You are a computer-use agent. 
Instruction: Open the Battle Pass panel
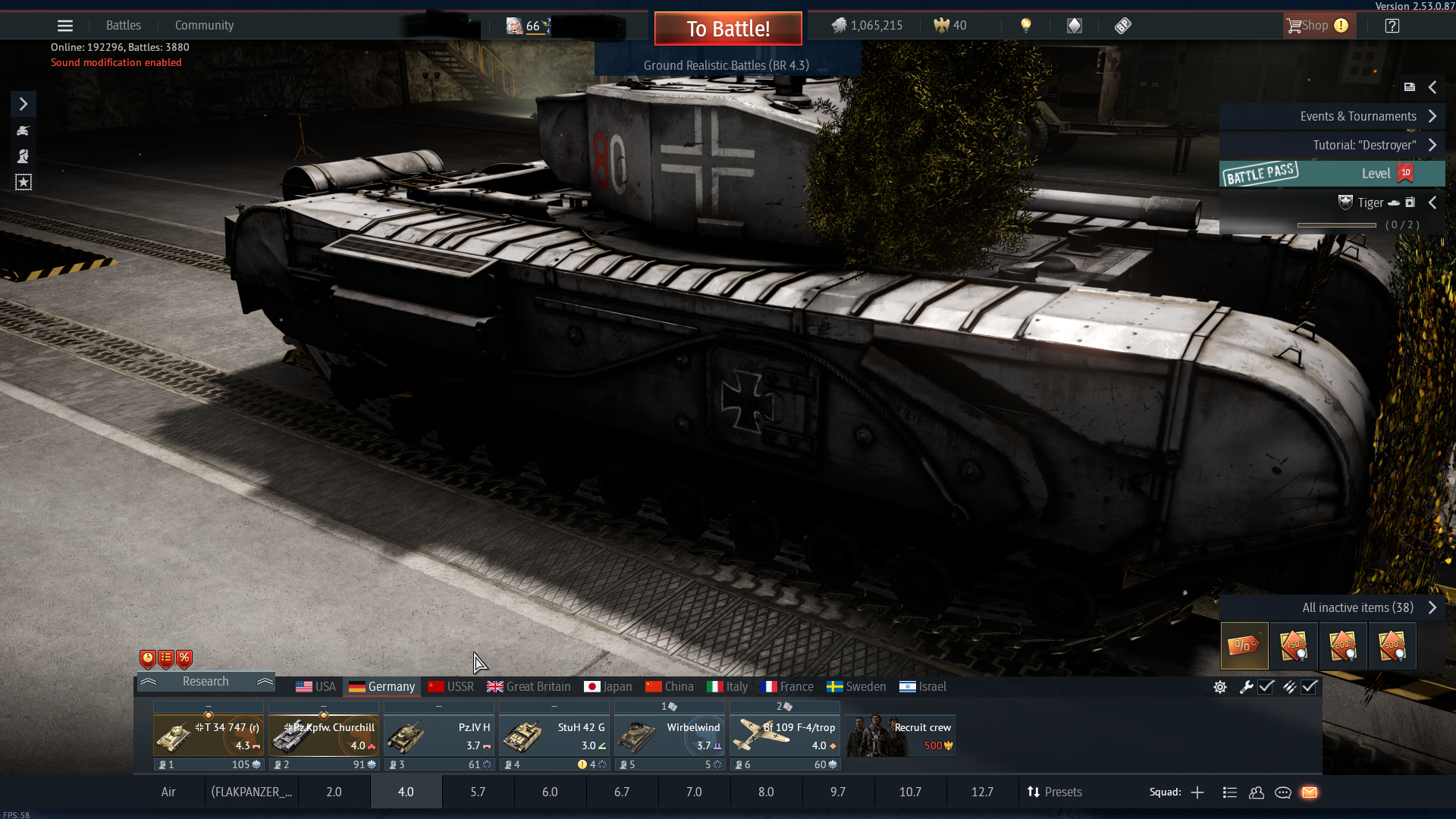1331,174
